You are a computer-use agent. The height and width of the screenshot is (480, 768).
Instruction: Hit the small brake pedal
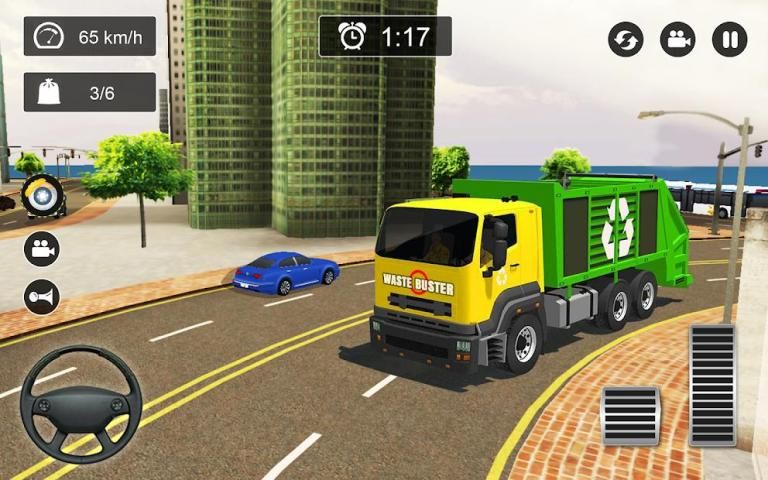pyautogui.click(x=630, y=415)
